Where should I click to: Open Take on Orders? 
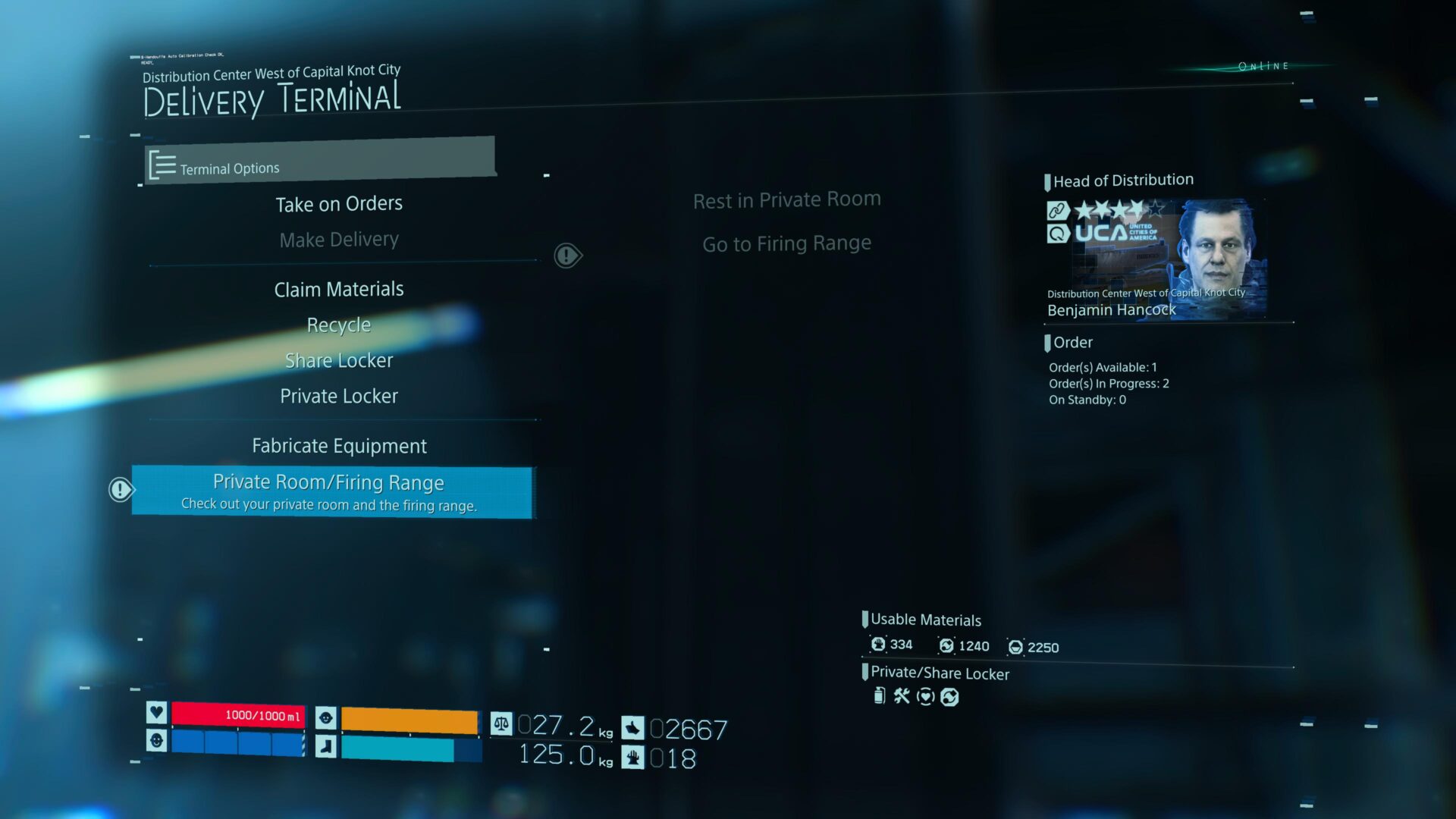point(339,204)
